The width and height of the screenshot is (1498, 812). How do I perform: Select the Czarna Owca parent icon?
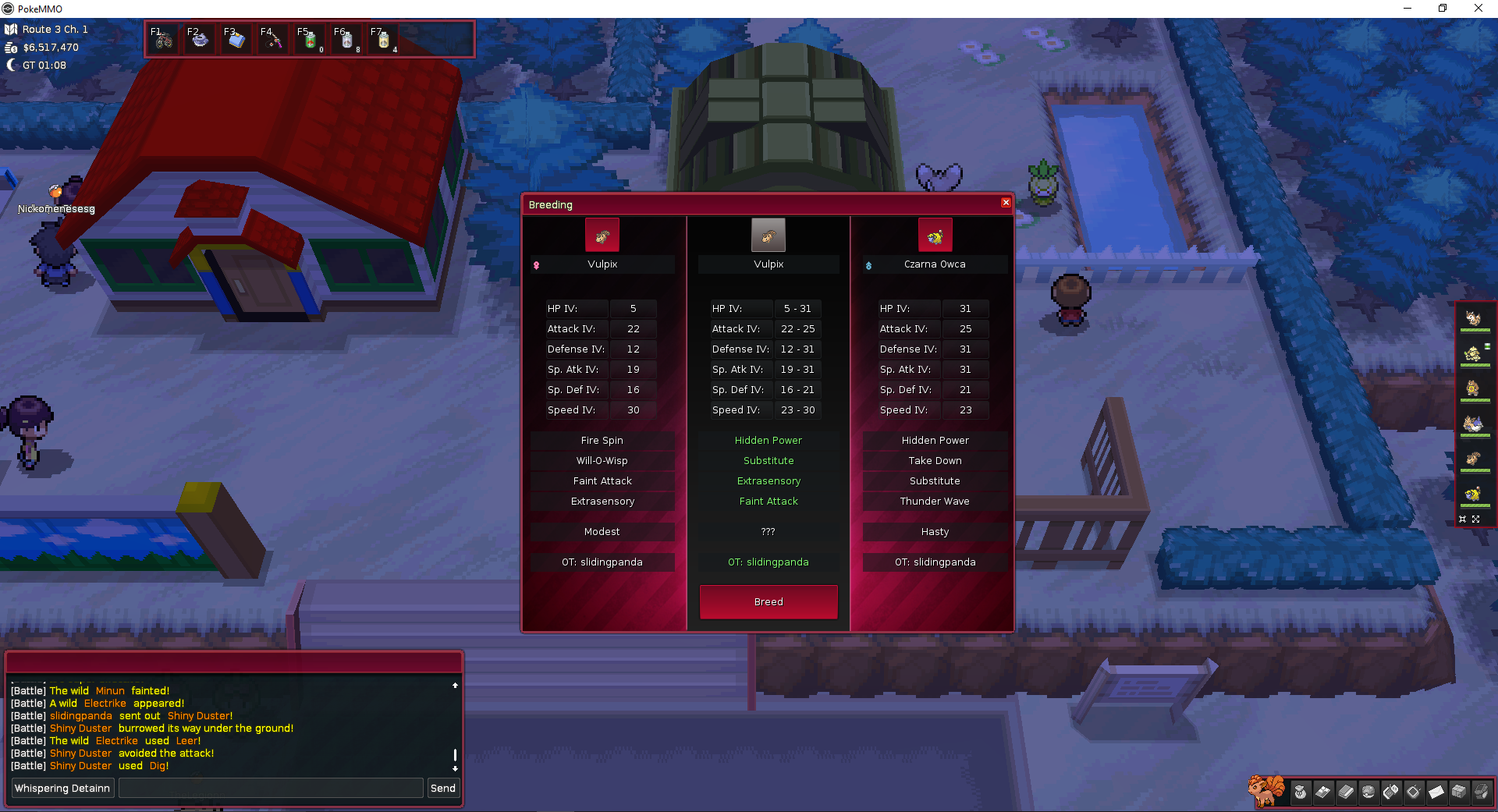[x=935, y=236]
